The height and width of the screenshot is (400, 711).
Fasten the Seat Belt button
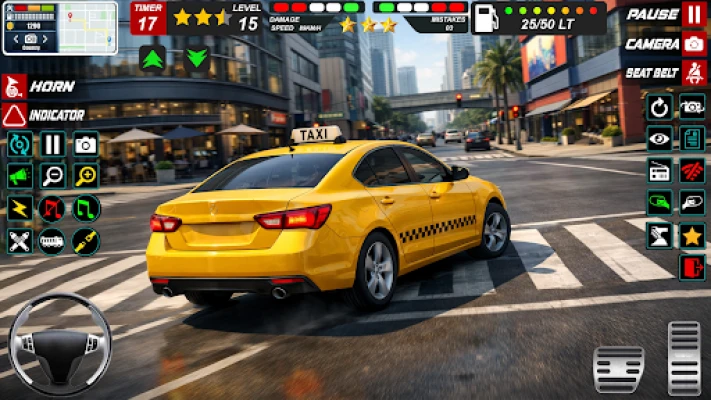coord(693,73)
